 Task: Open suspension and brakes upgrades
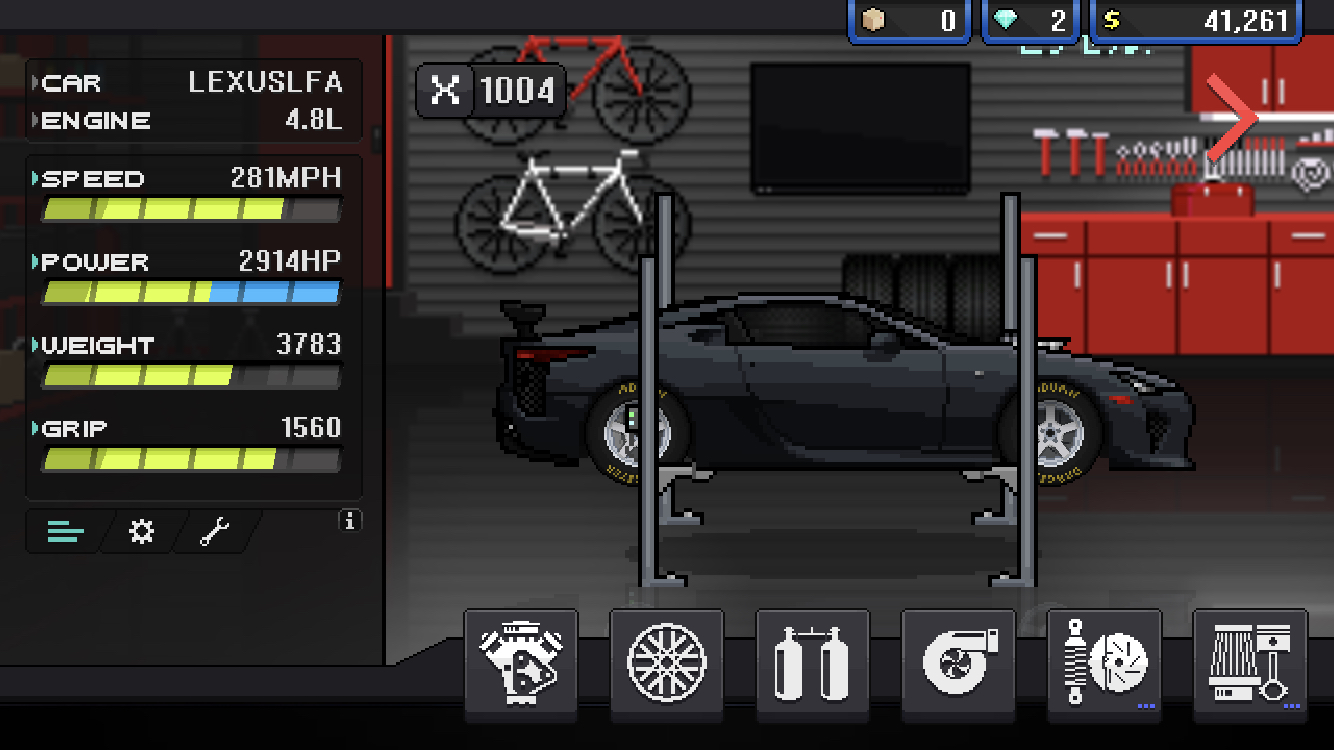coord(1104,664)
